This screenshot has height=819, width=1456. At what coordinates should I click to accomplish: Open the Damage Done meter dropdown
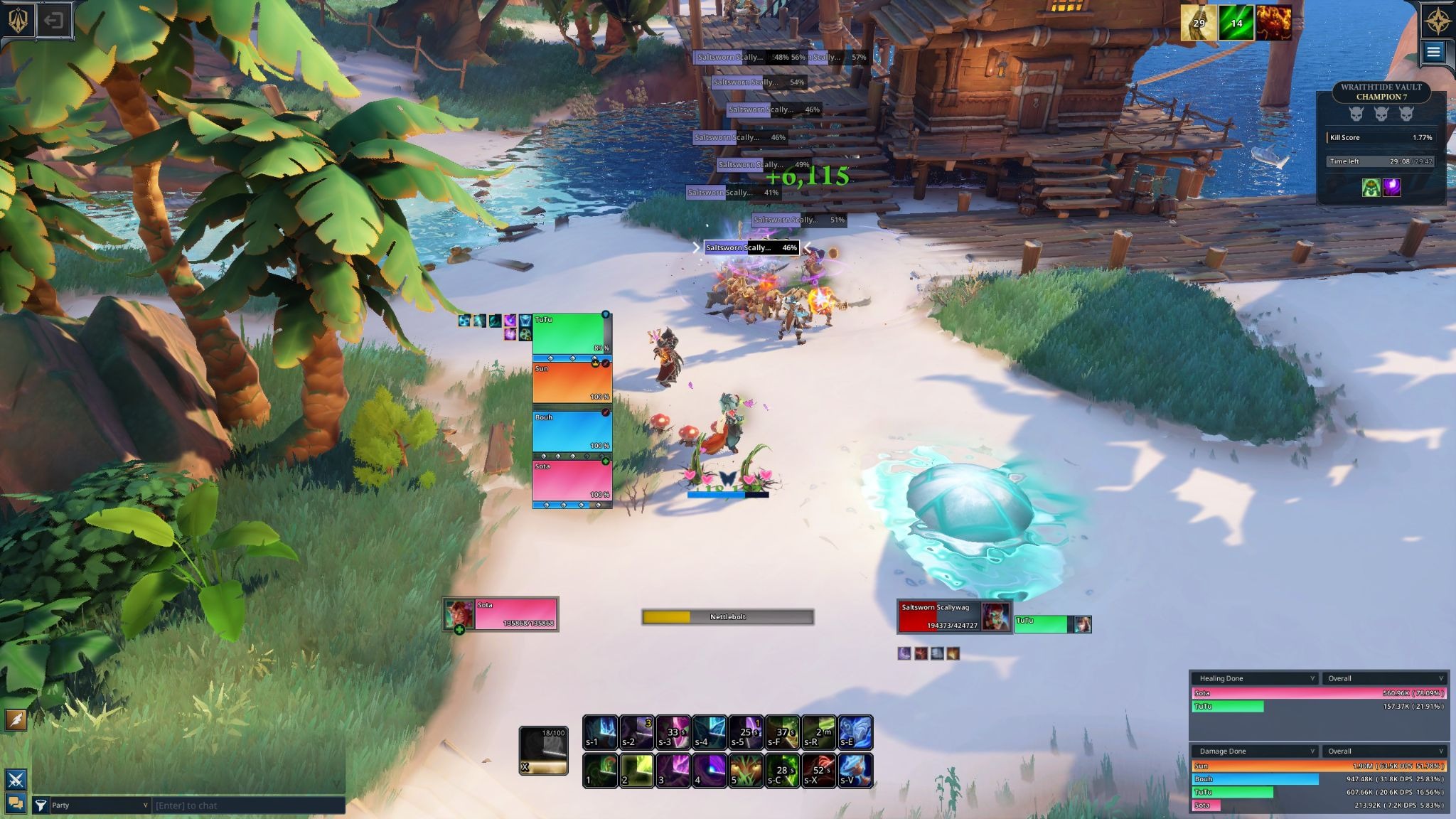coord(1255,751)
